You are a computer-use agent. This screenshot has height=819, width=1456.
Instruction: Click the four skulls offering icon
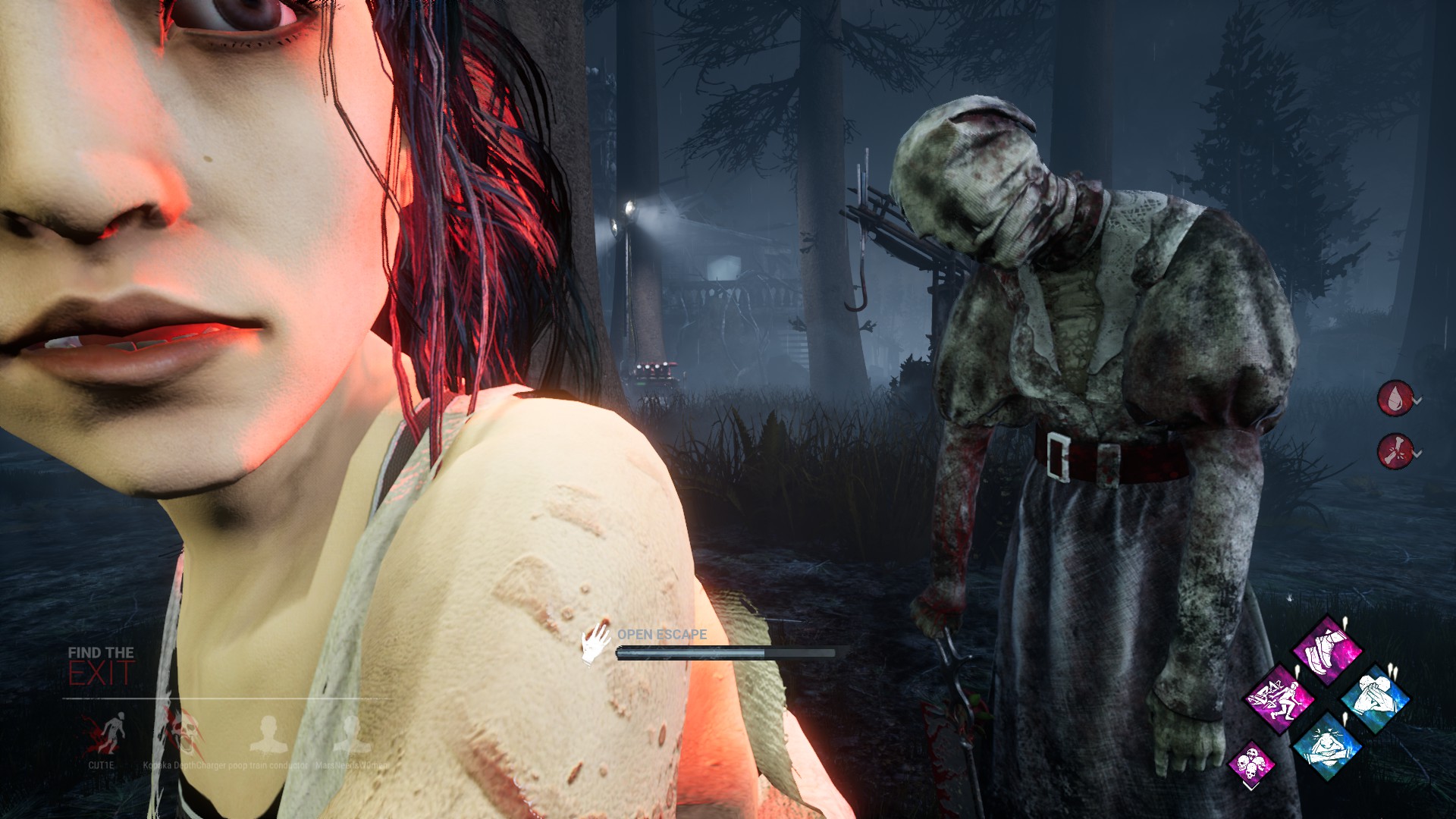point(1250,763)
